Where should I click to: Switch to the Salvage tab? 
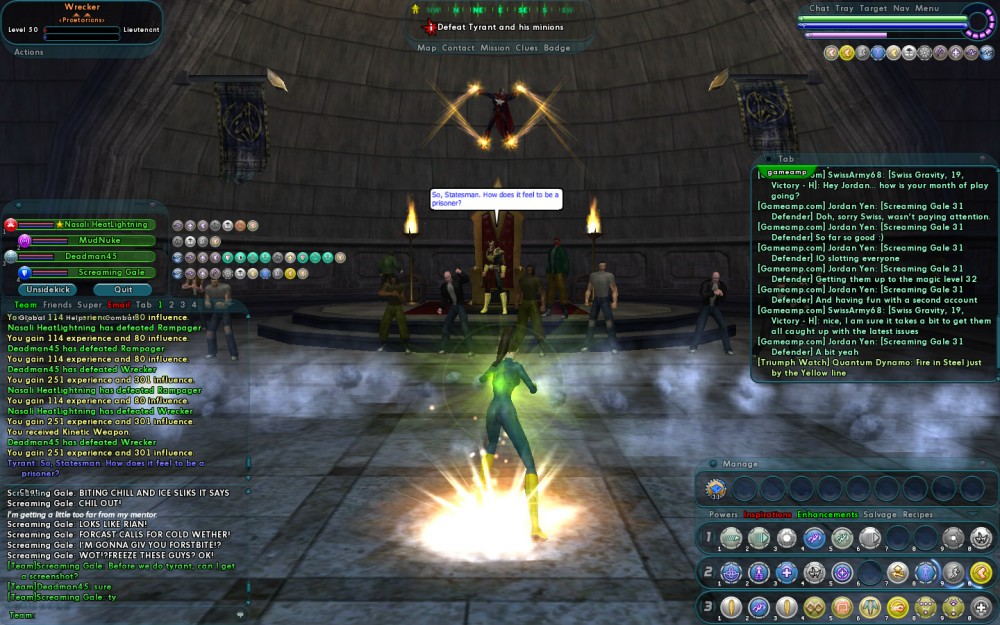pos(880,515)
